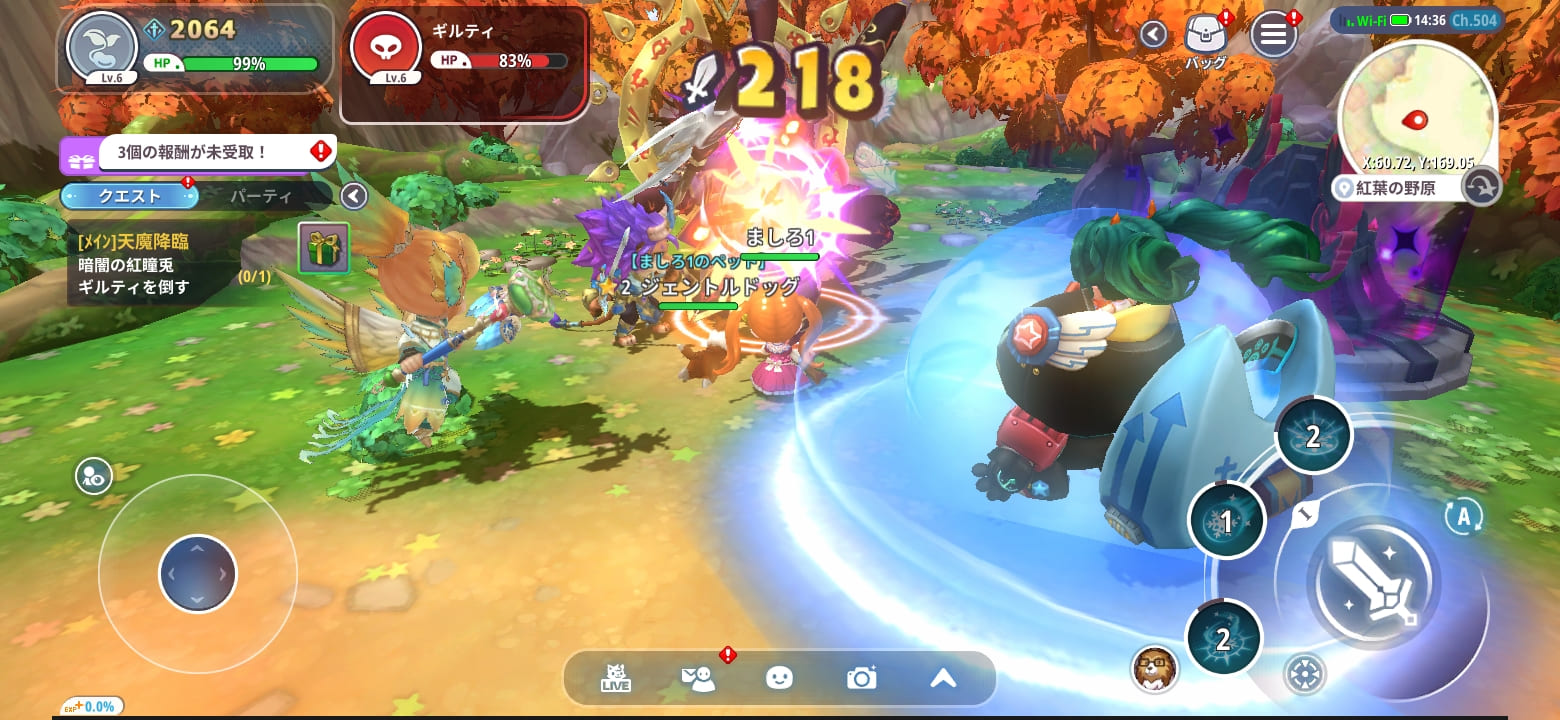This screenshot has height=720, width=1560.
Task: Open the hamburger main menu
Action: pyautogui.click(x=1273, y=35)
